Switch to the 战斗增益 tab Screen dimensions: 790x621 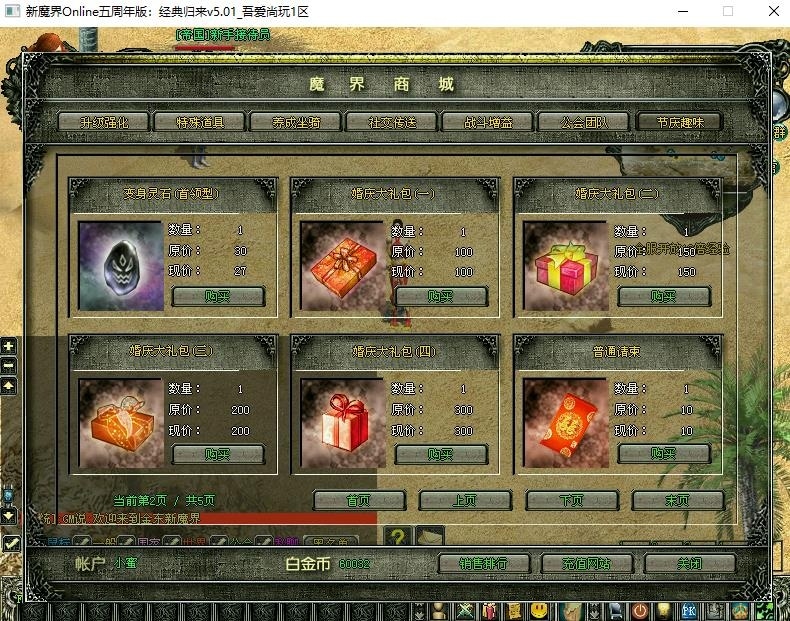pyautogui.click(x=488, y=122)
